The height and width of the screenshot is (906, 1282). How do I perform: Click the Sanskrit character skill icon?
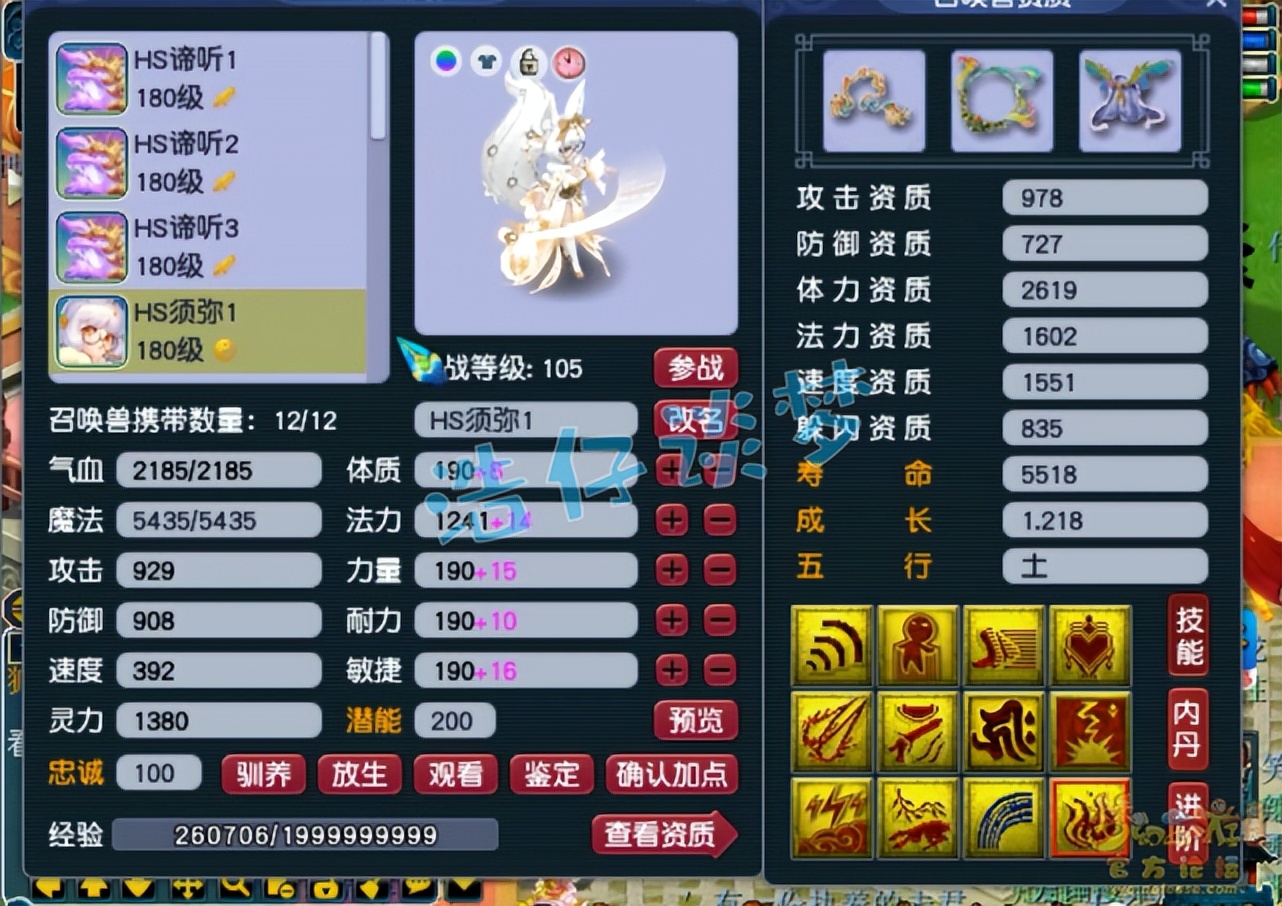tap(1003, 729)
